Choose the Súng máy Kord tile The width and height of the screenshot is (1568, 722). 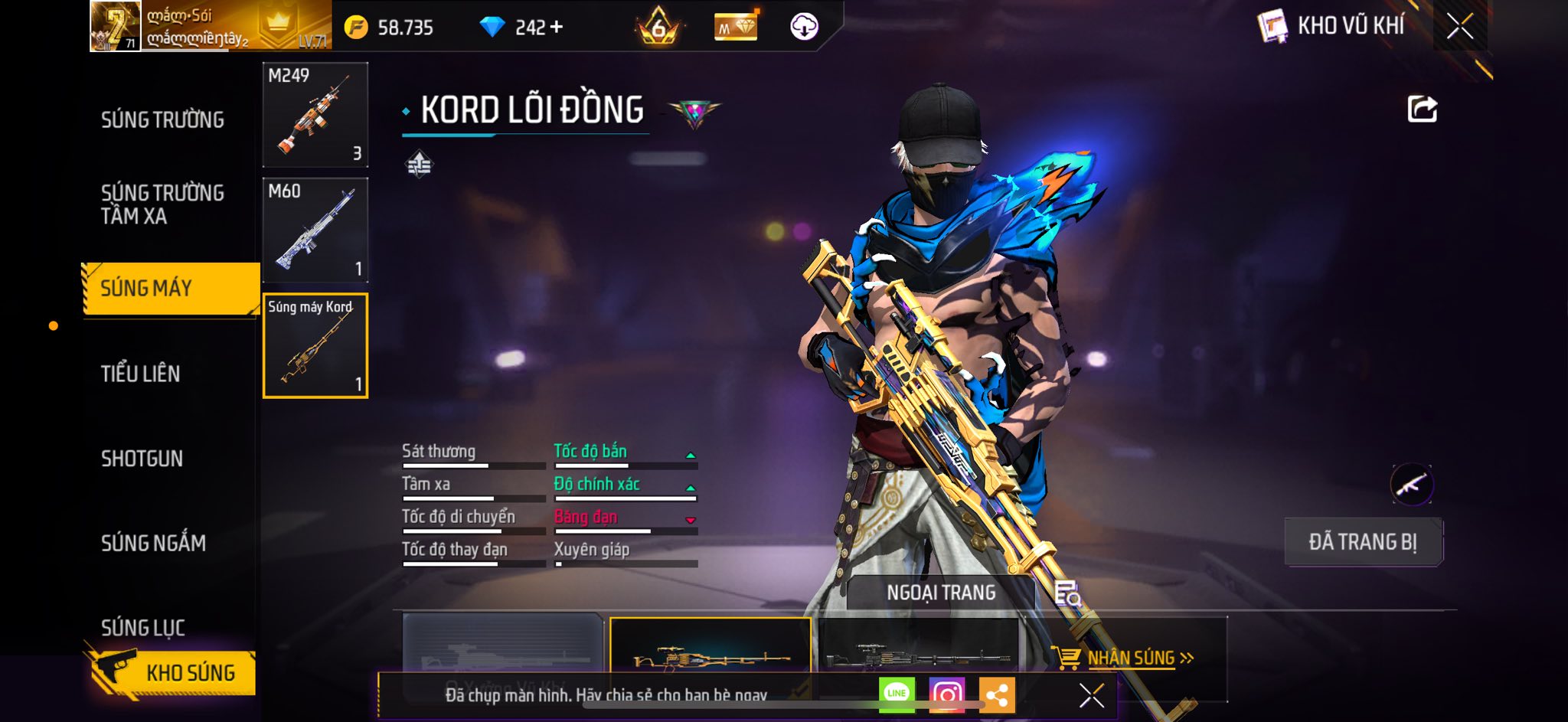(315, 346)
